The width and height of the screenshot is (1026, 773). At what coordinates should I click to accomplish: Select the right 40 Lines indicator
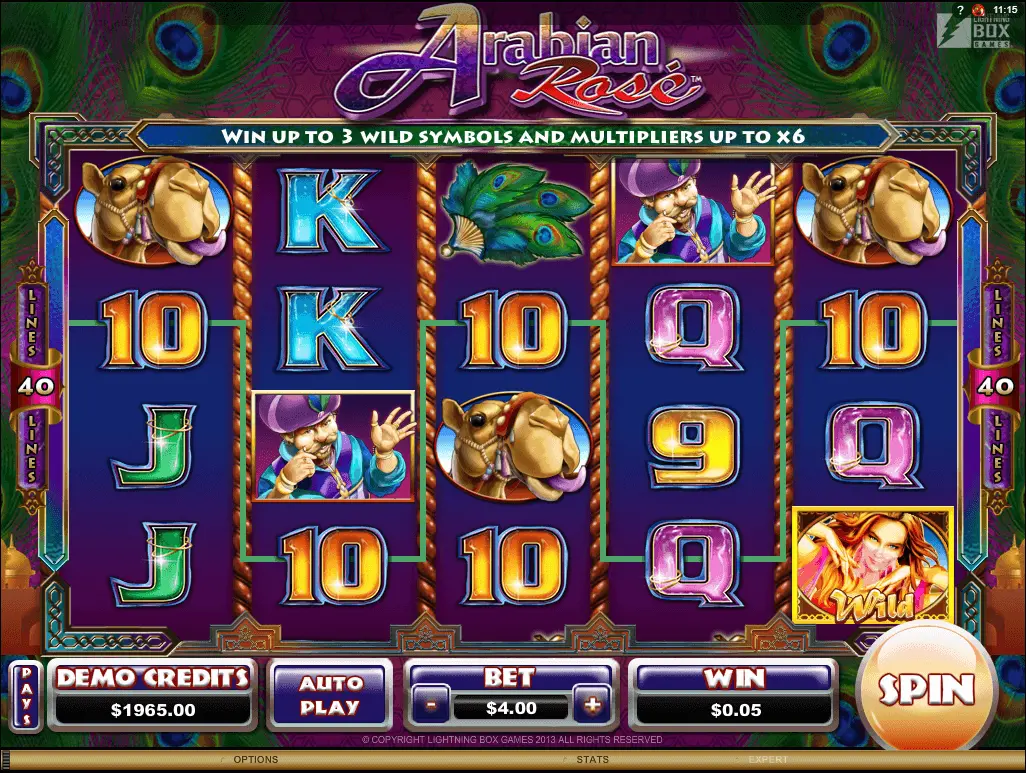[996, 381]
